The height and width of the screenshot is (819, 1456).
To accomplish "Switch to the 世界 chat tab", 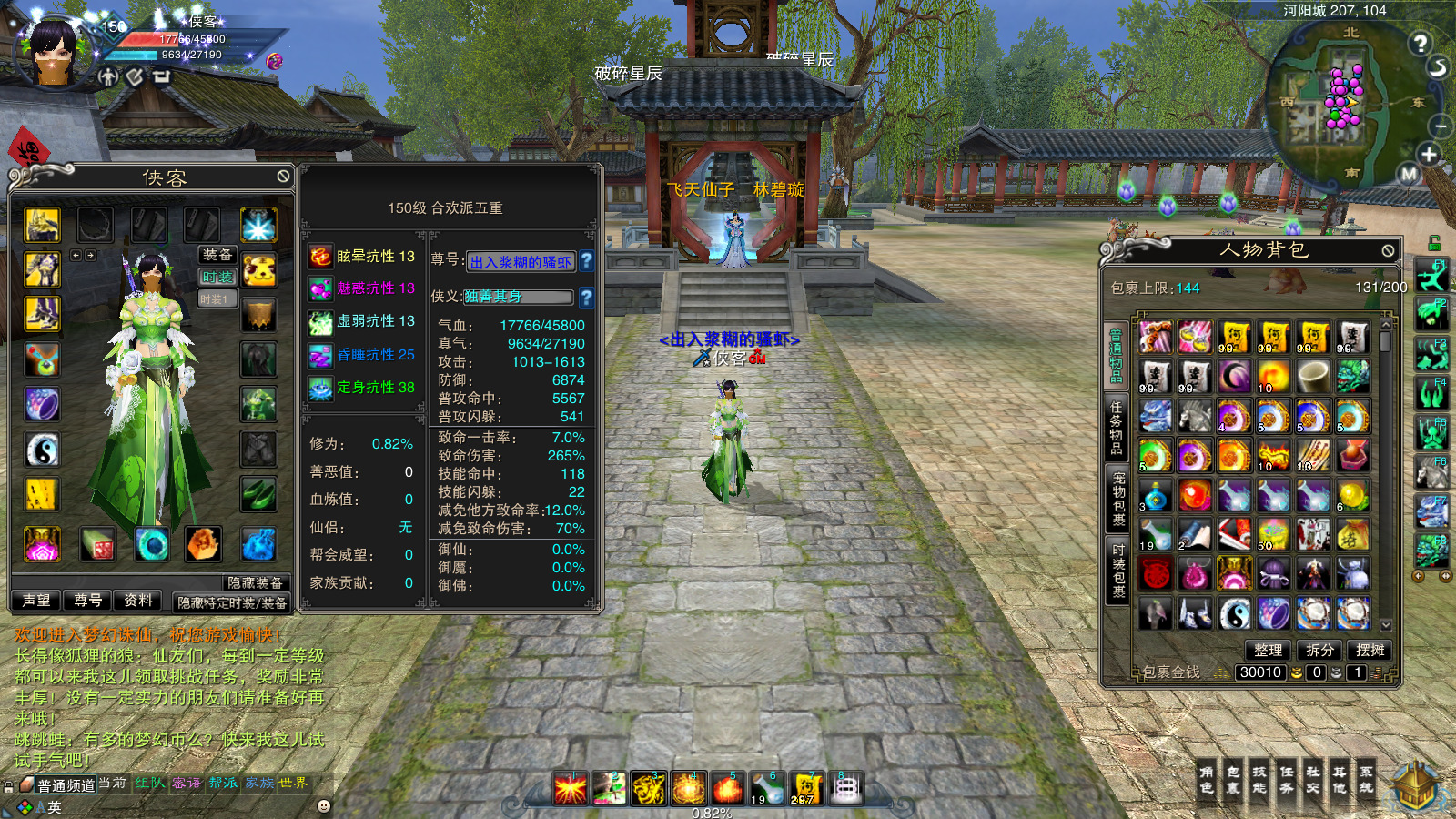I will pos(293,784).
